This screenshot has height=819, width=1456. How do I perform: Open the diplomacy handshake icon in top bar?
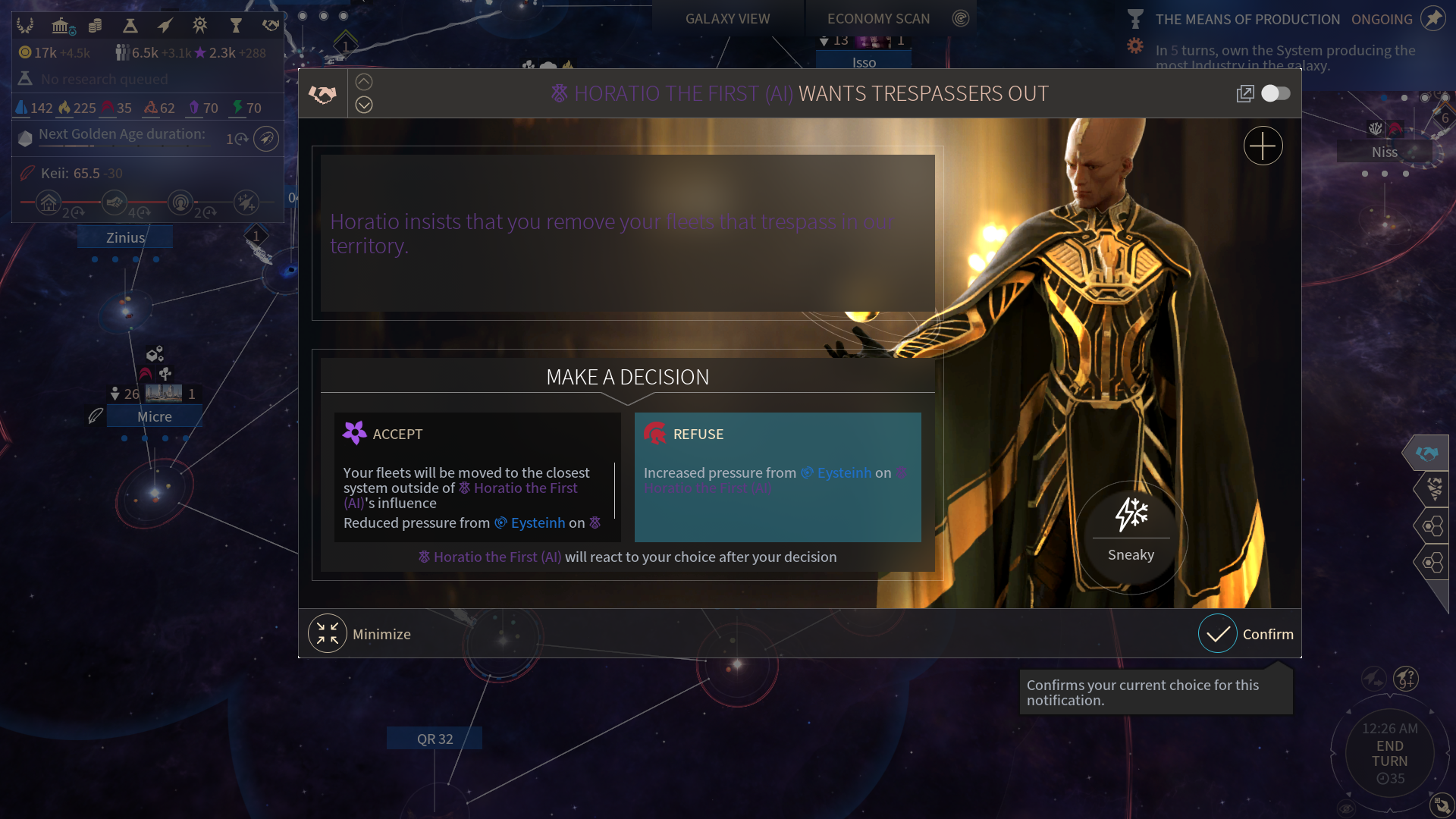271,26
